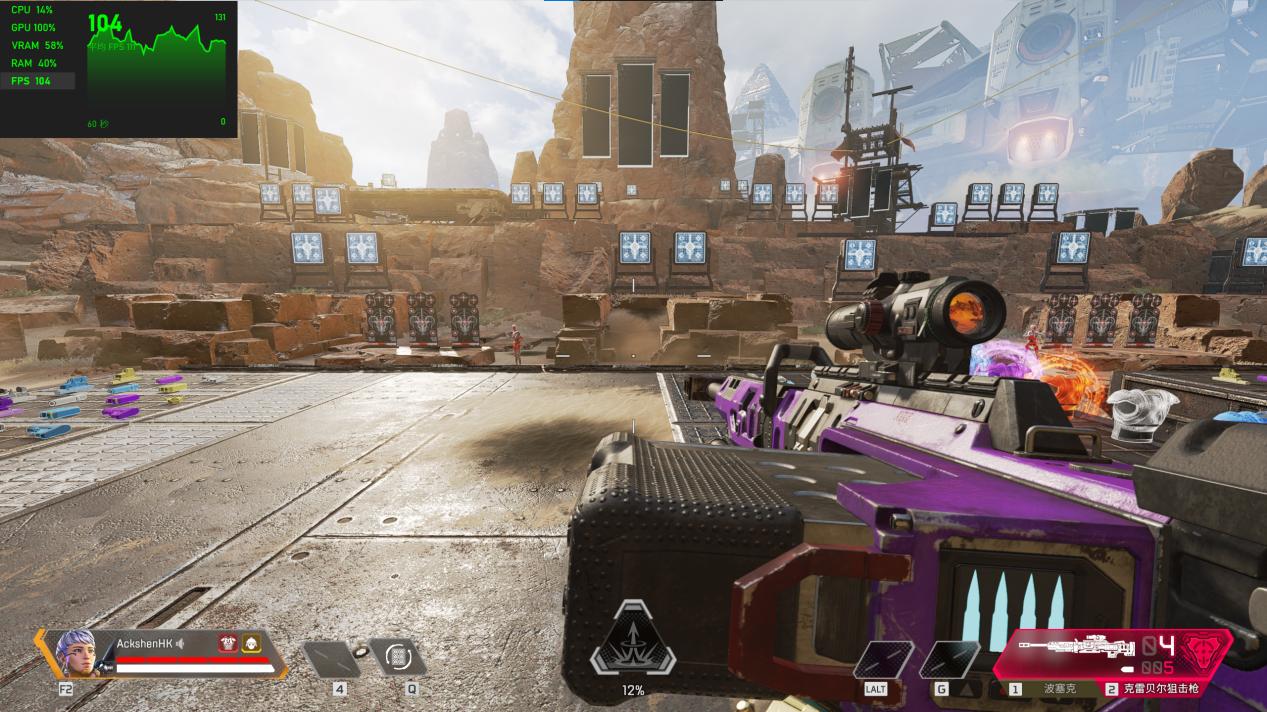Select the healing item slot labeled 4

(331, 659)
